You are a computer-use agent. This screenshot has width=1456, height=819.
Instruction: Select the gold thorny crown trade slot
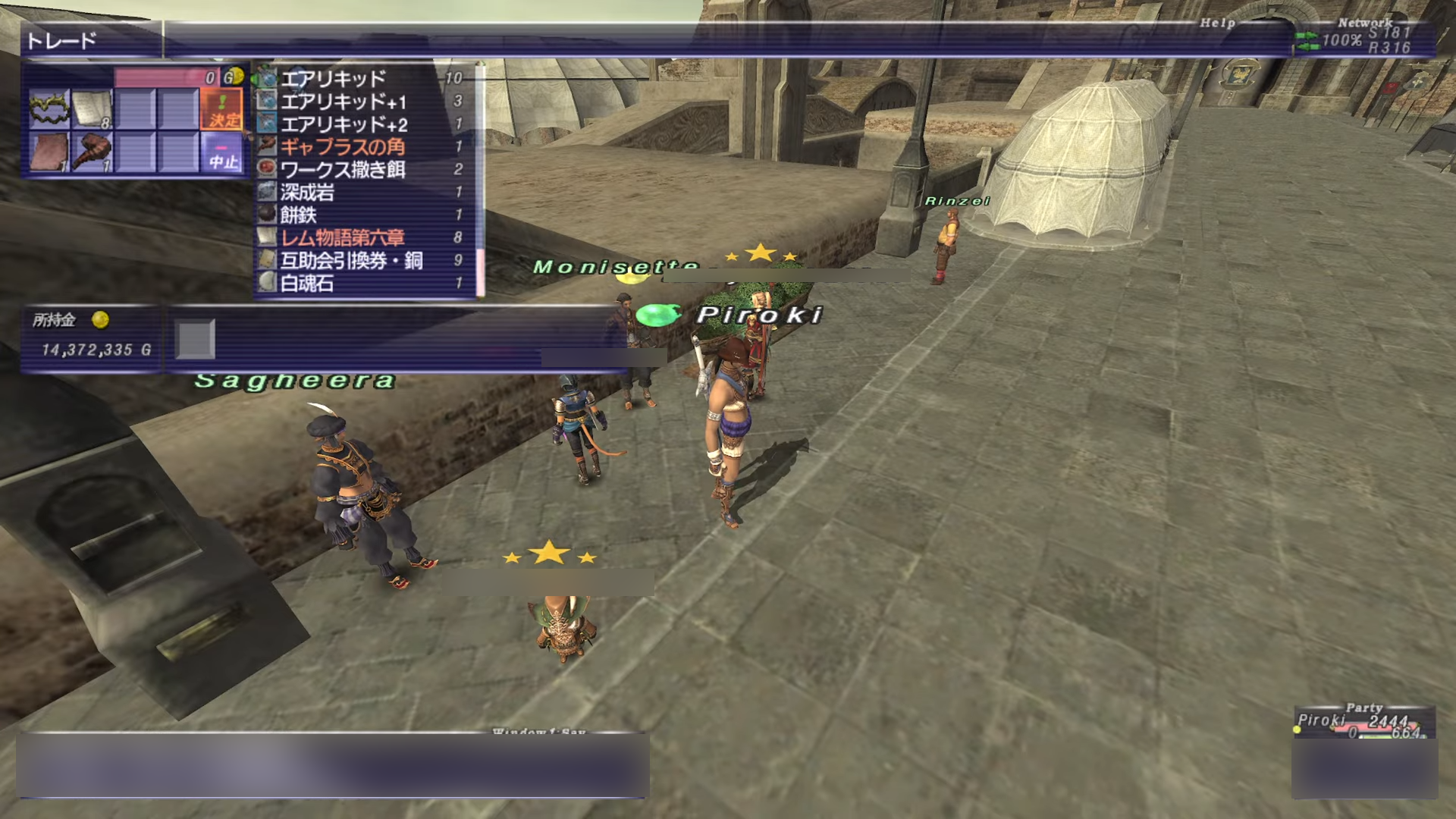49,108
